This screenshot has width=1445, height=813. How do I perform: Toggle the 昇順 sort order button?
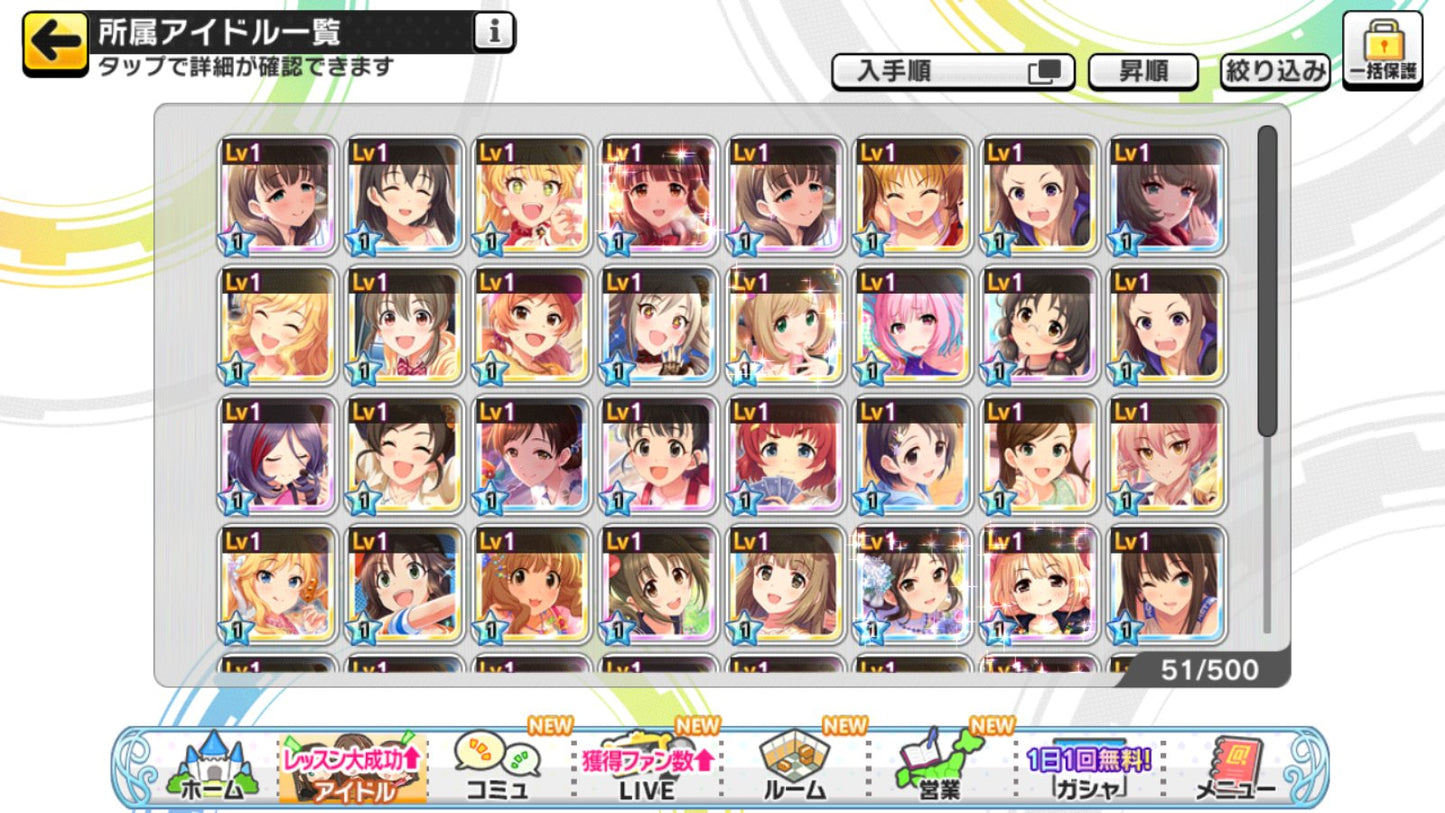pos(1143,72)
